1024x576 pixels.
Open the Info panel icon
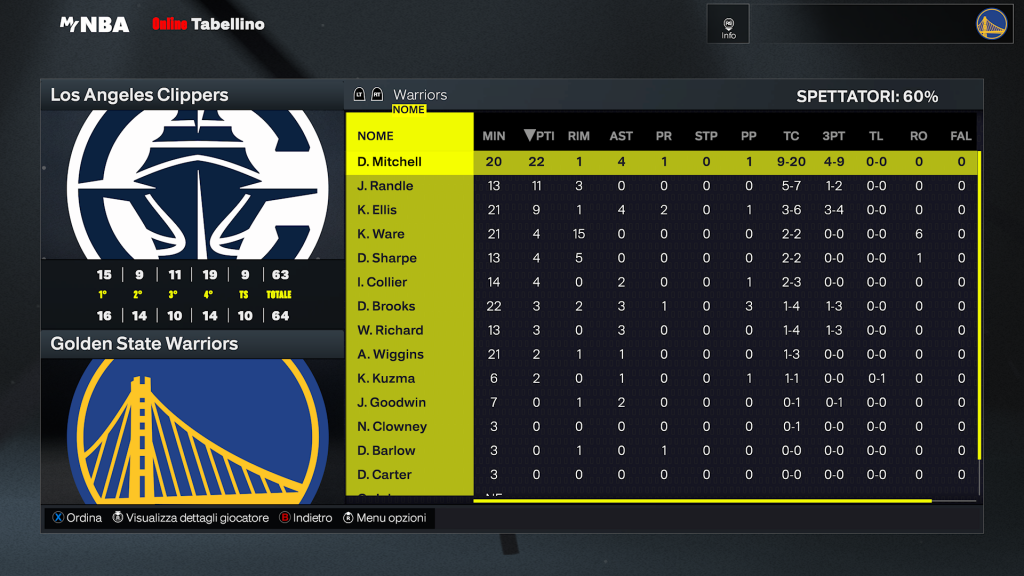[x=728, y=24]
